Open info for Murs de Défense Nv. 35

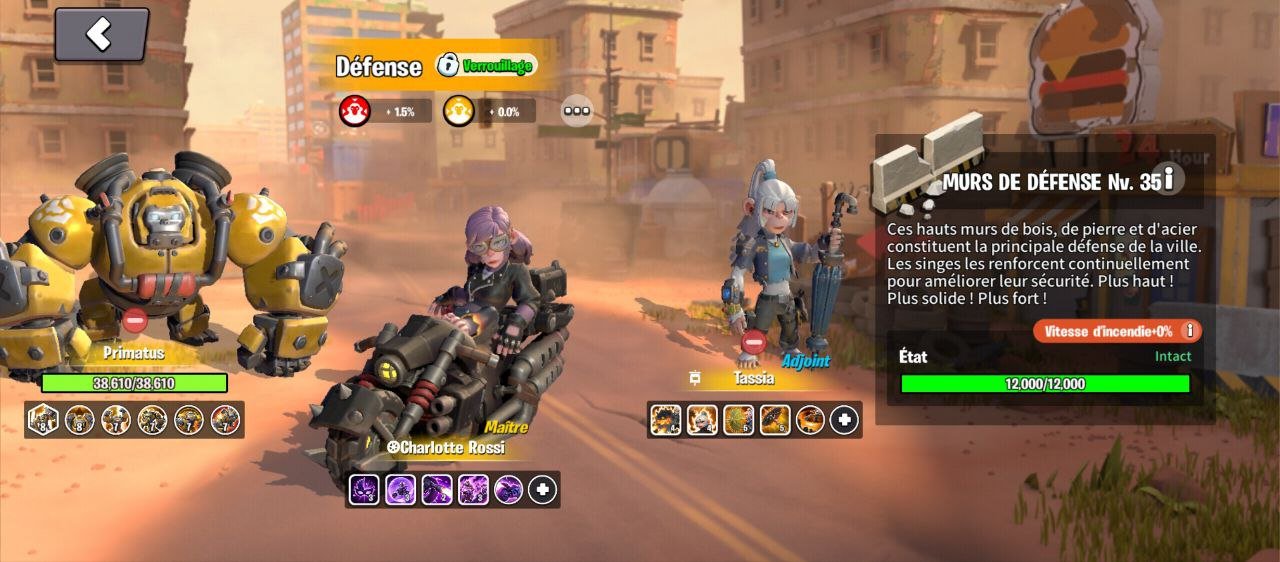[1167, 180]
